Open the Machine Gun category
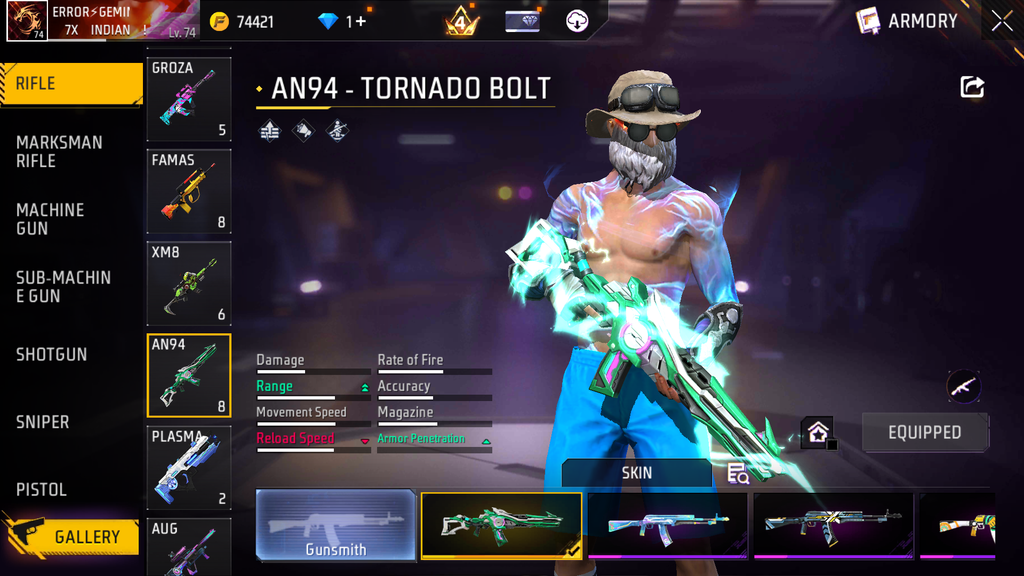 point(50,219)
